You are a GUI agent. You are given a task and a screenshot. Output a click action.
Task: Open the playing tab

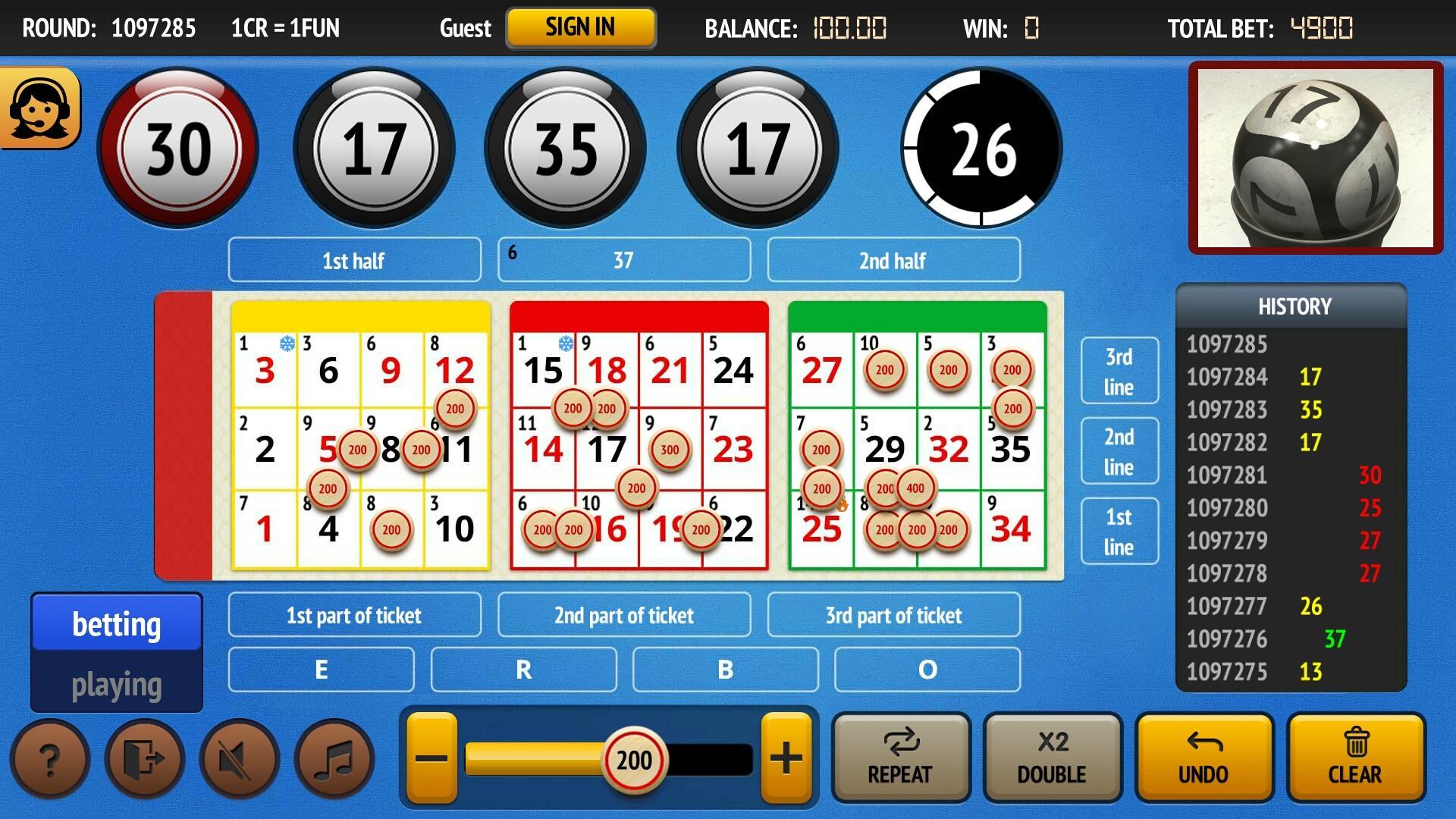116,683
